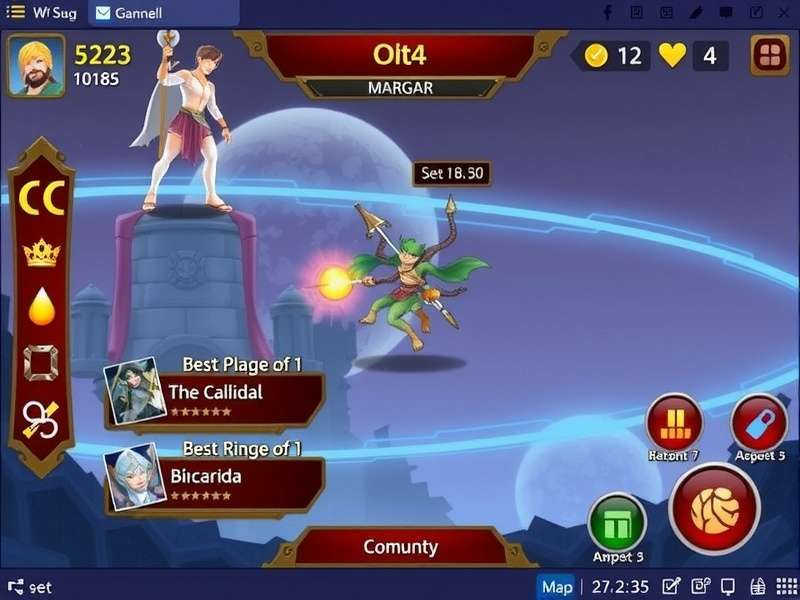The height and width of the screenshot is (600, 800).
Task: Open the Comunty panel
Action: click(400, 547)
